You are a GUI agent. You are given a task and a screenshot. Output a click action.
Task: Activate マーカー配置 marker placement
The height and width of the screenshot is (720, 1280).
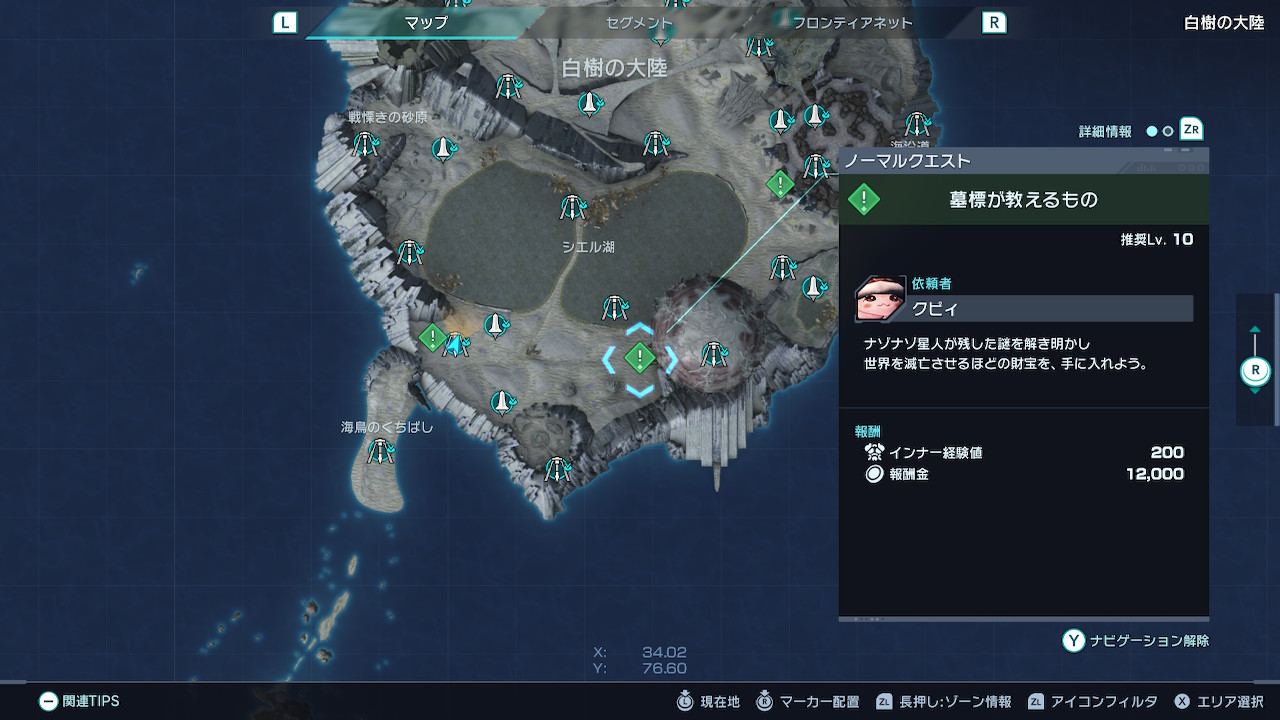808,702
